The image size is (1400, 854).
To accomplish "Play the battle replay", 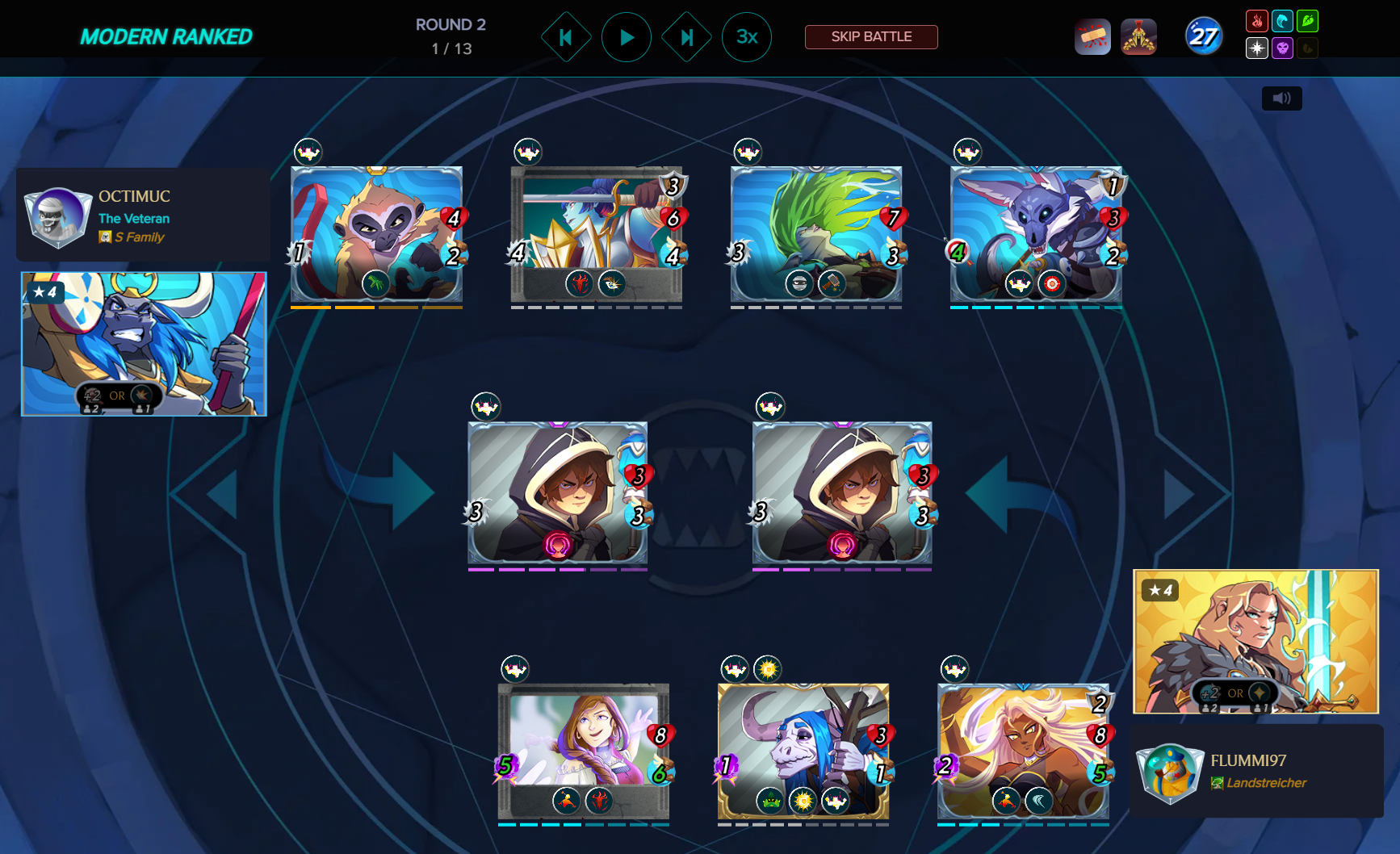I will pos(626,37).
